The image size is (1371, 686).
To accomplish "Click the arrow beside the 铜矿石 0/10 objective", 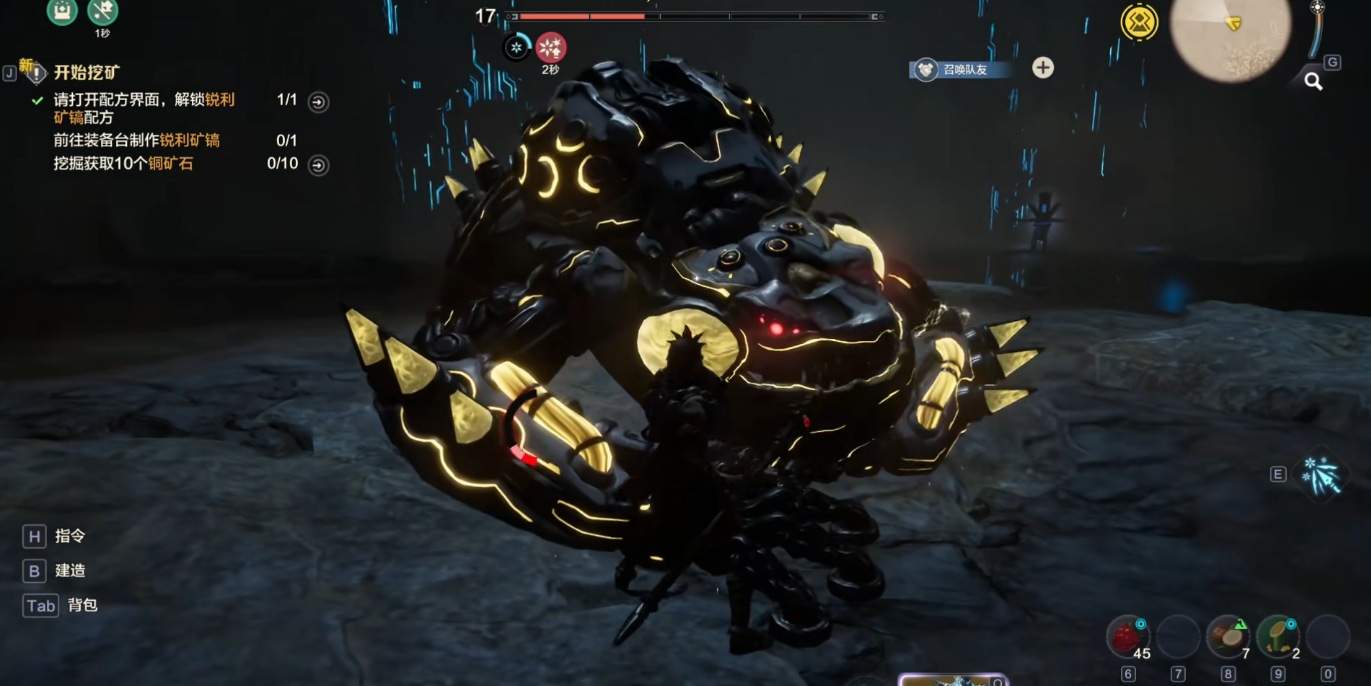I will tap(318, 165).
